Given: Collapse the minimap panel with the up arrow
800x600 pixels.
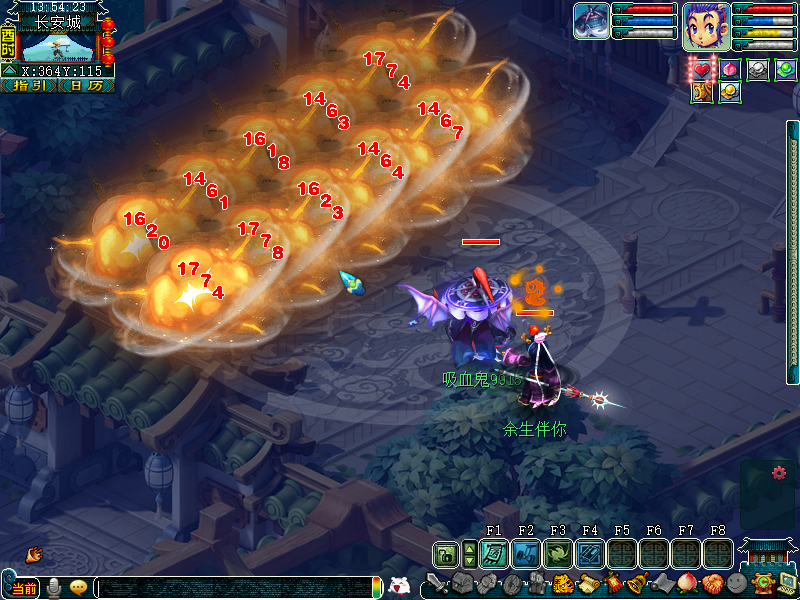Looking at the screenshot, I should [8, 71].
